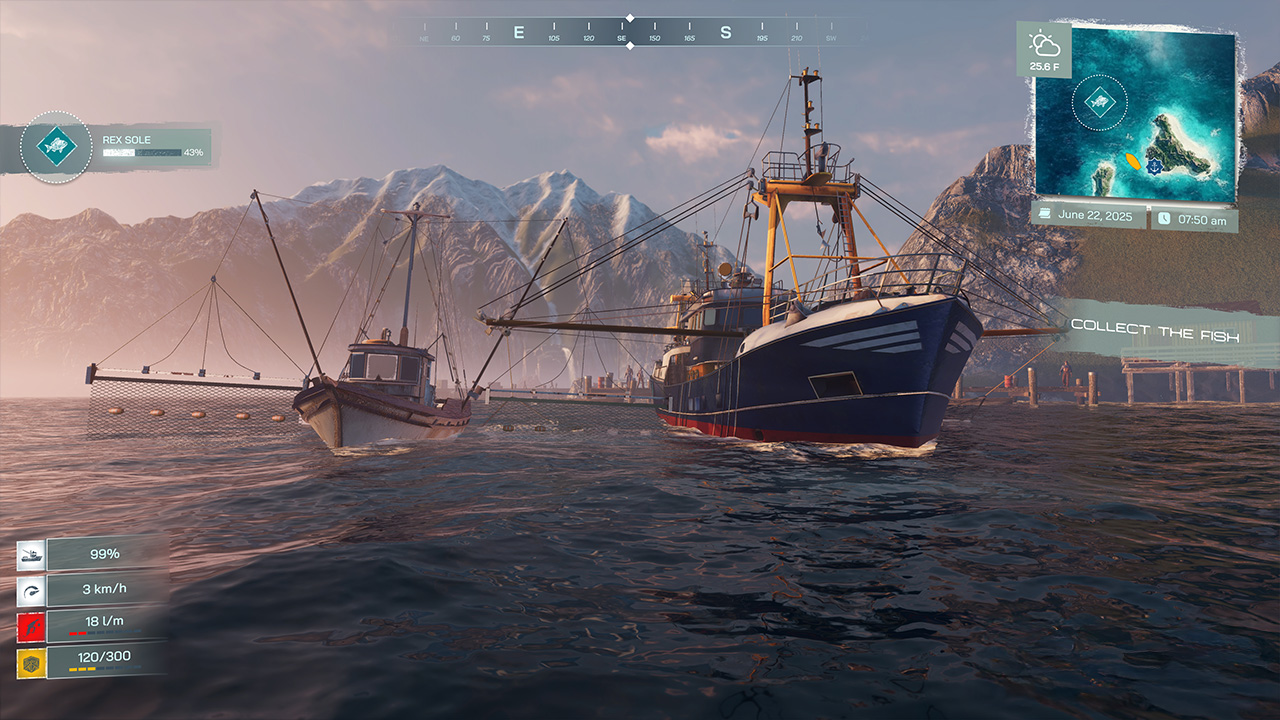This screenshot has width=1280, height=720.
Task: Click the 3 km/h speed readout
Action: click(104, 589)
